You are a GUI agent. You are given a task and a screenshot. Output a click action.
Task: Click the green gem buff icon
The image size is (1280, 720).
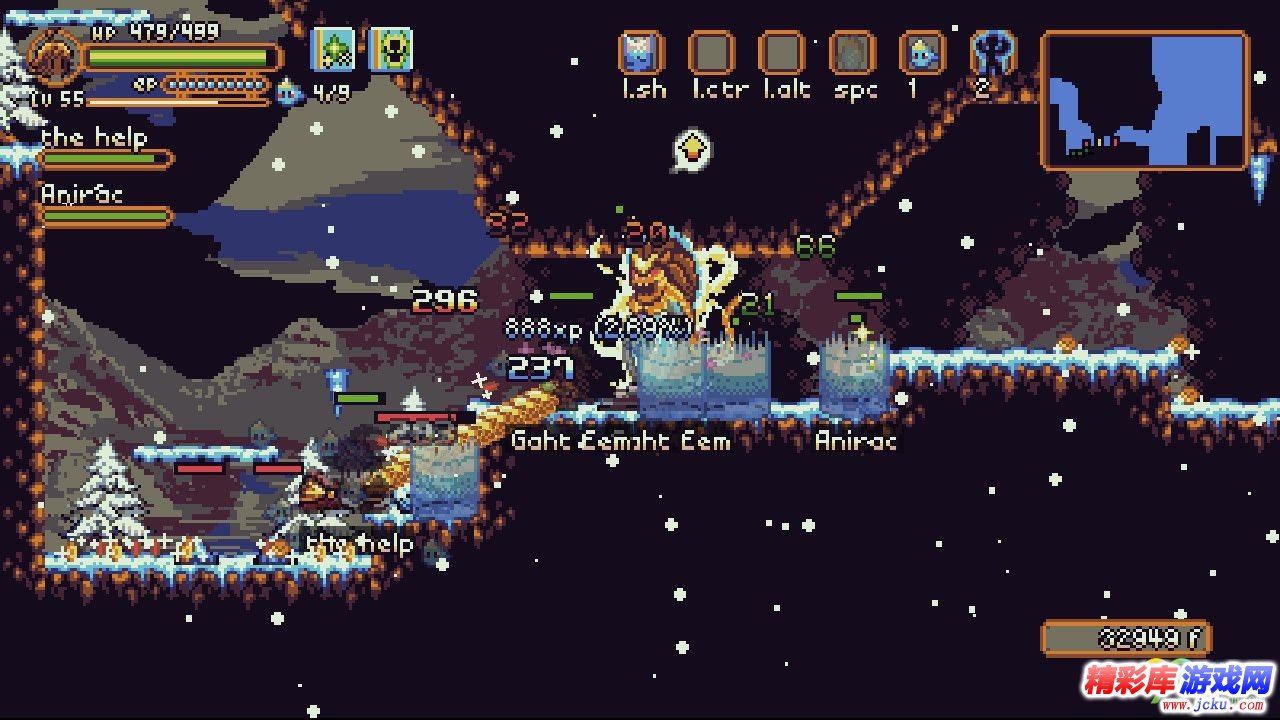pyautogui.click(x=334, y=49)
